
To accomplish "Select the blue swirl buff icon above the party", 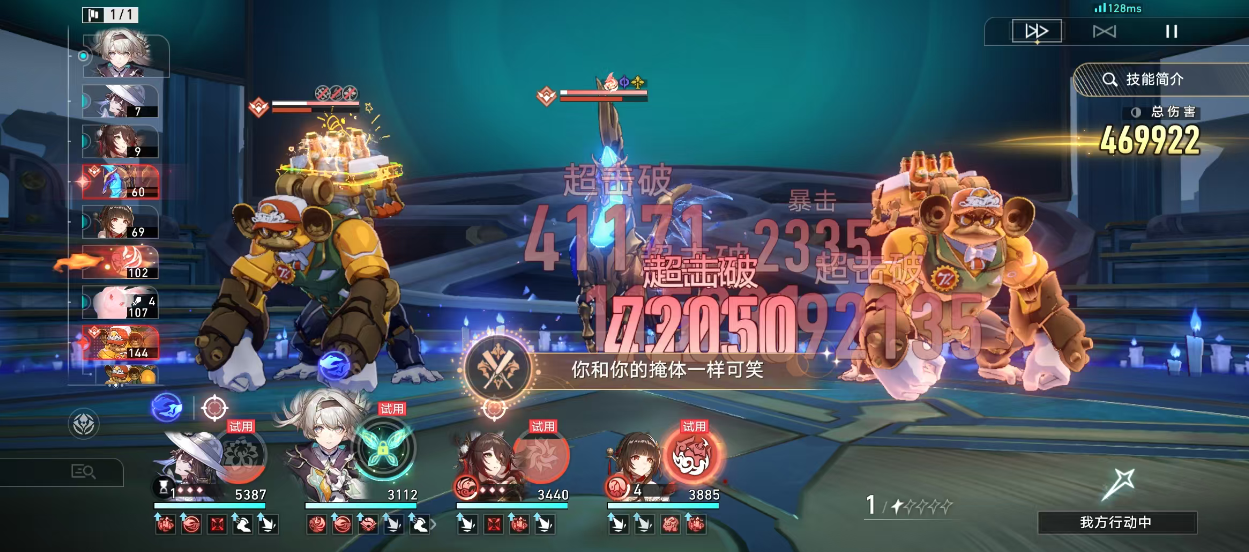I will pos(166,407).
